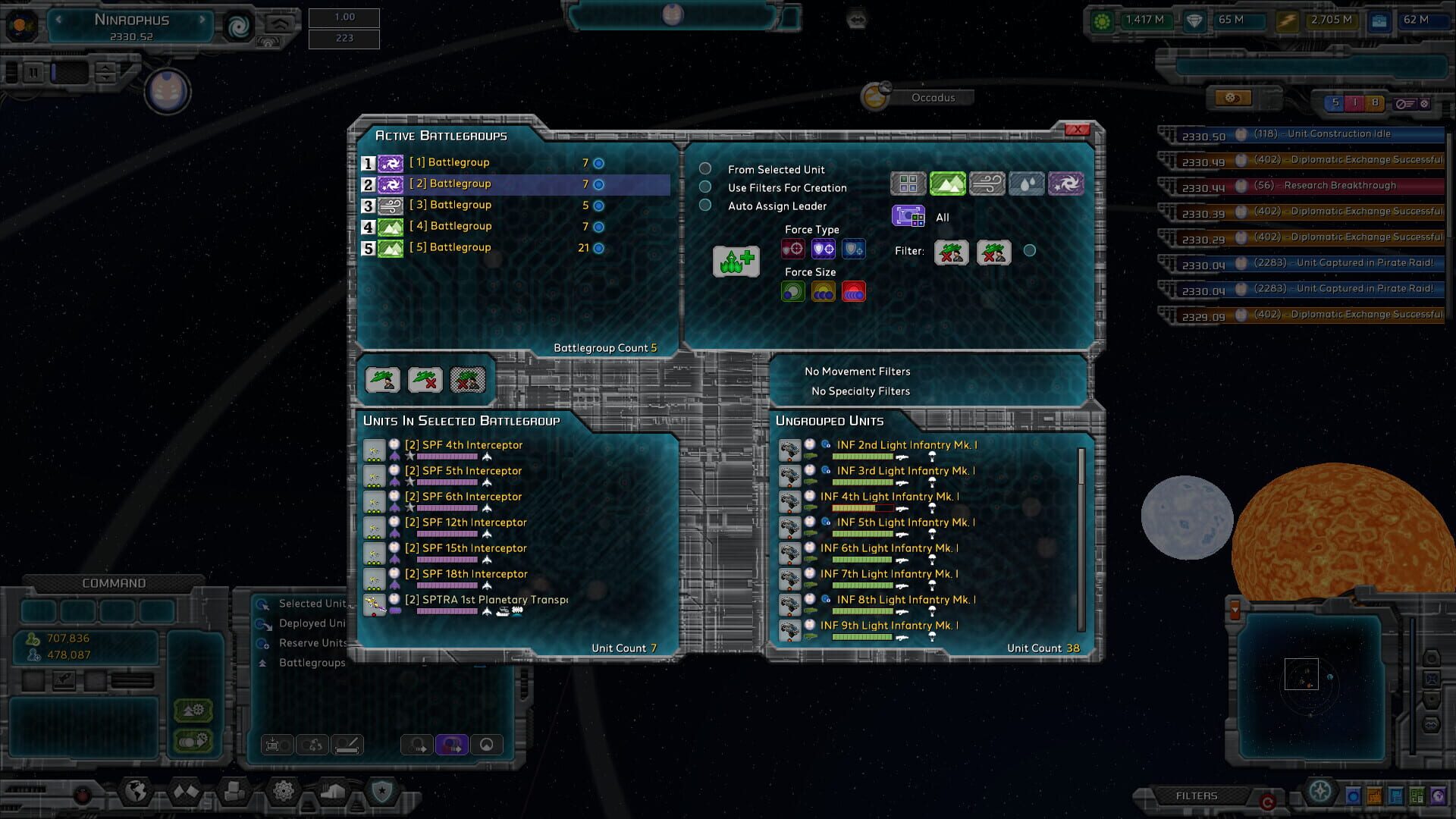Select the blue defensive Force Type icon

pos(854,249)
